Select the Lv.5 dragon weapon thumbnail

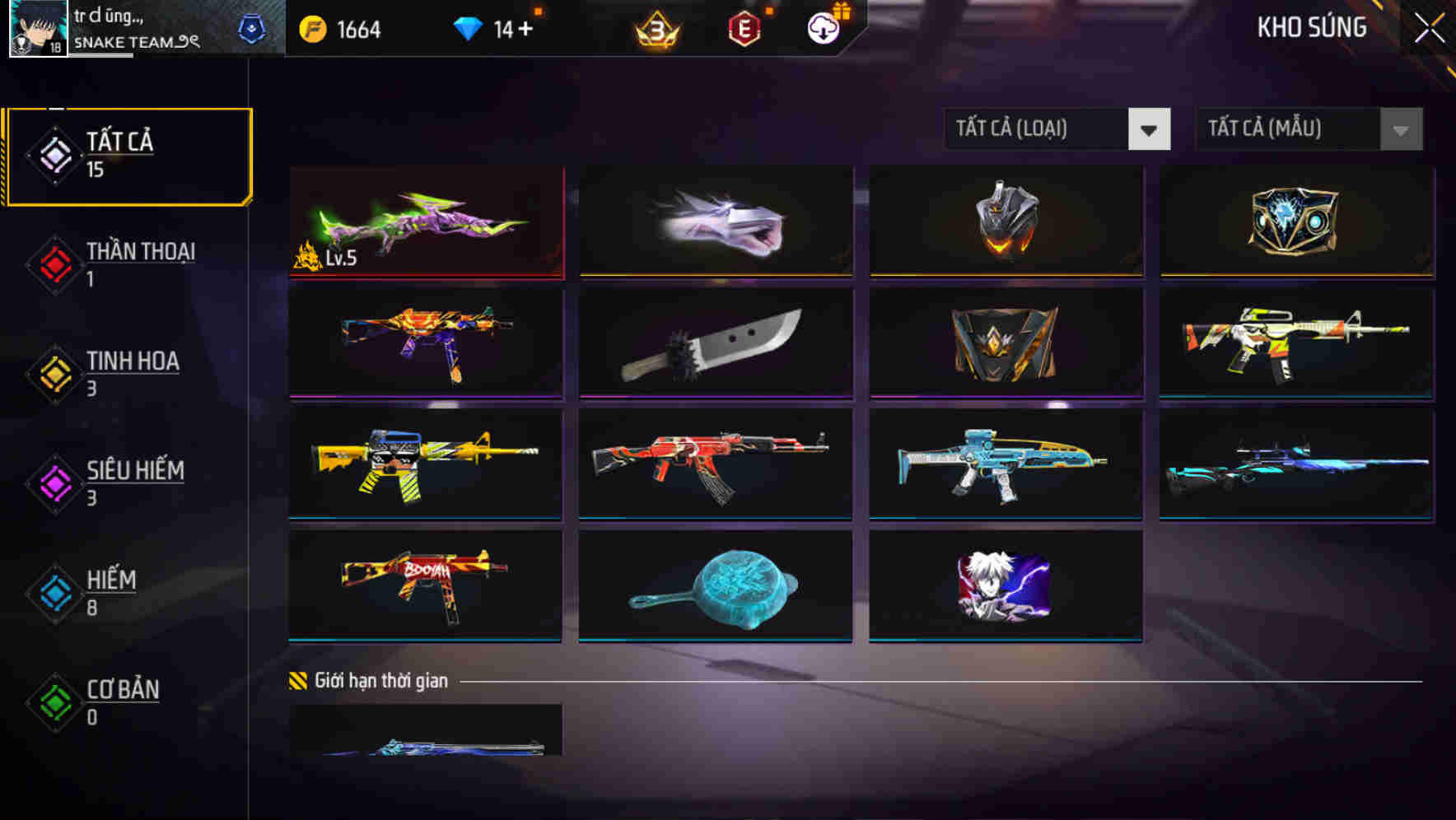425,222
